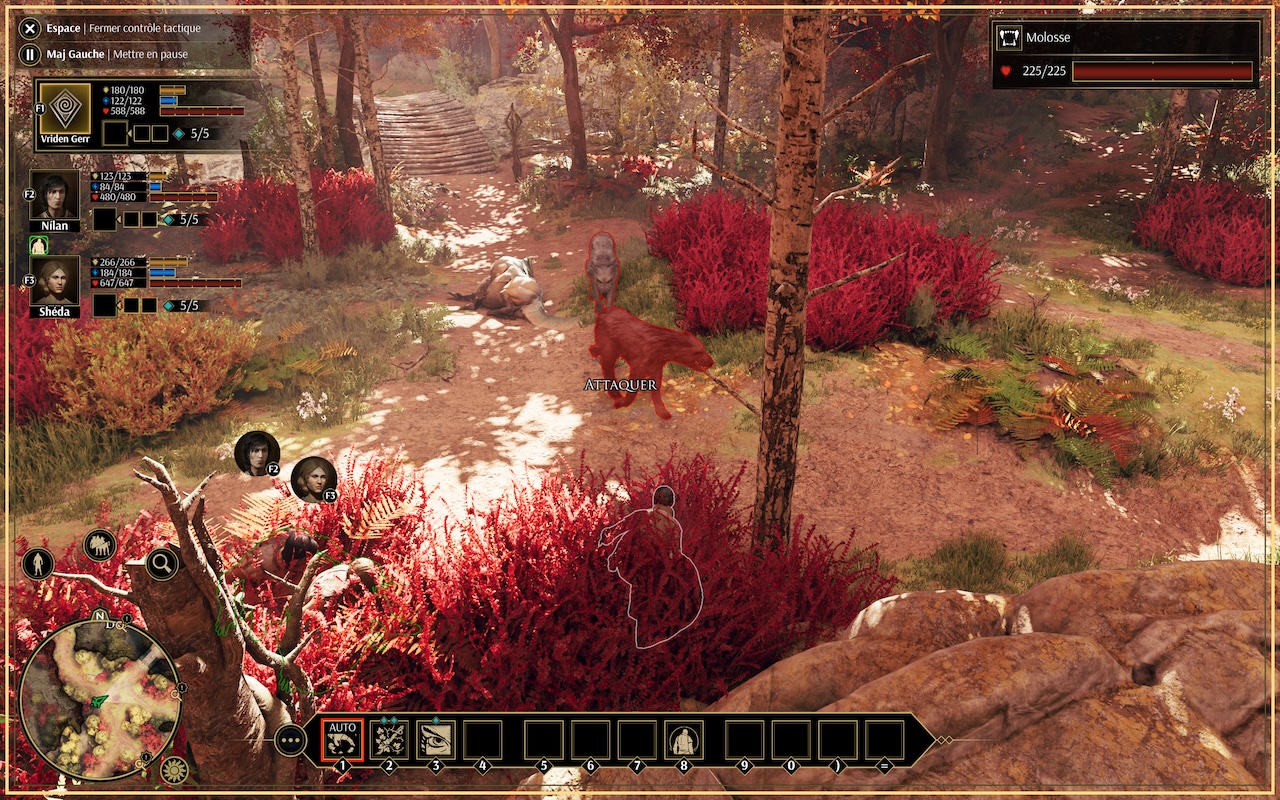Image resolution: width=1280 pixels, height=800 pixels.
Task: Activate the AUTO attack ability slot
Action: [342, 739]
